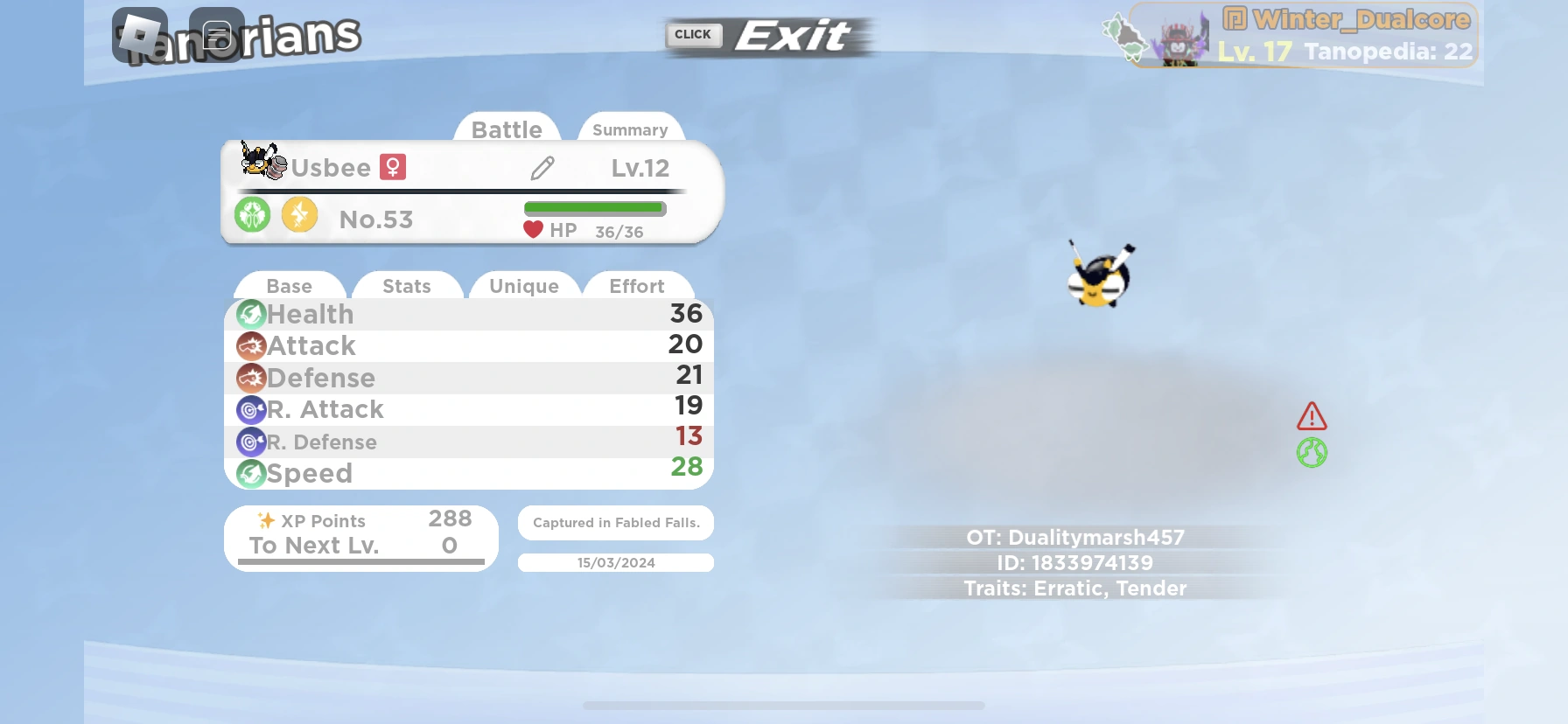Viewport: 1568px width, 724px height.
Task: Click the purple R. Attack stat icon
Action: click(251, 409)
